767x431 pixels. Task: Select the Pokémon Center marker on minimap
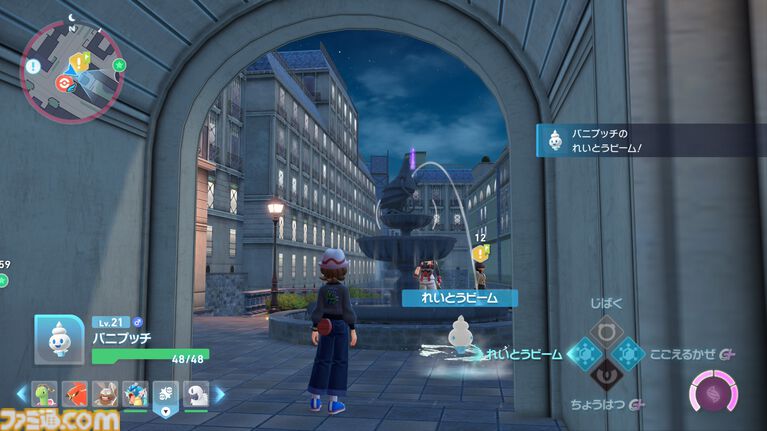[x=65, y=84]
